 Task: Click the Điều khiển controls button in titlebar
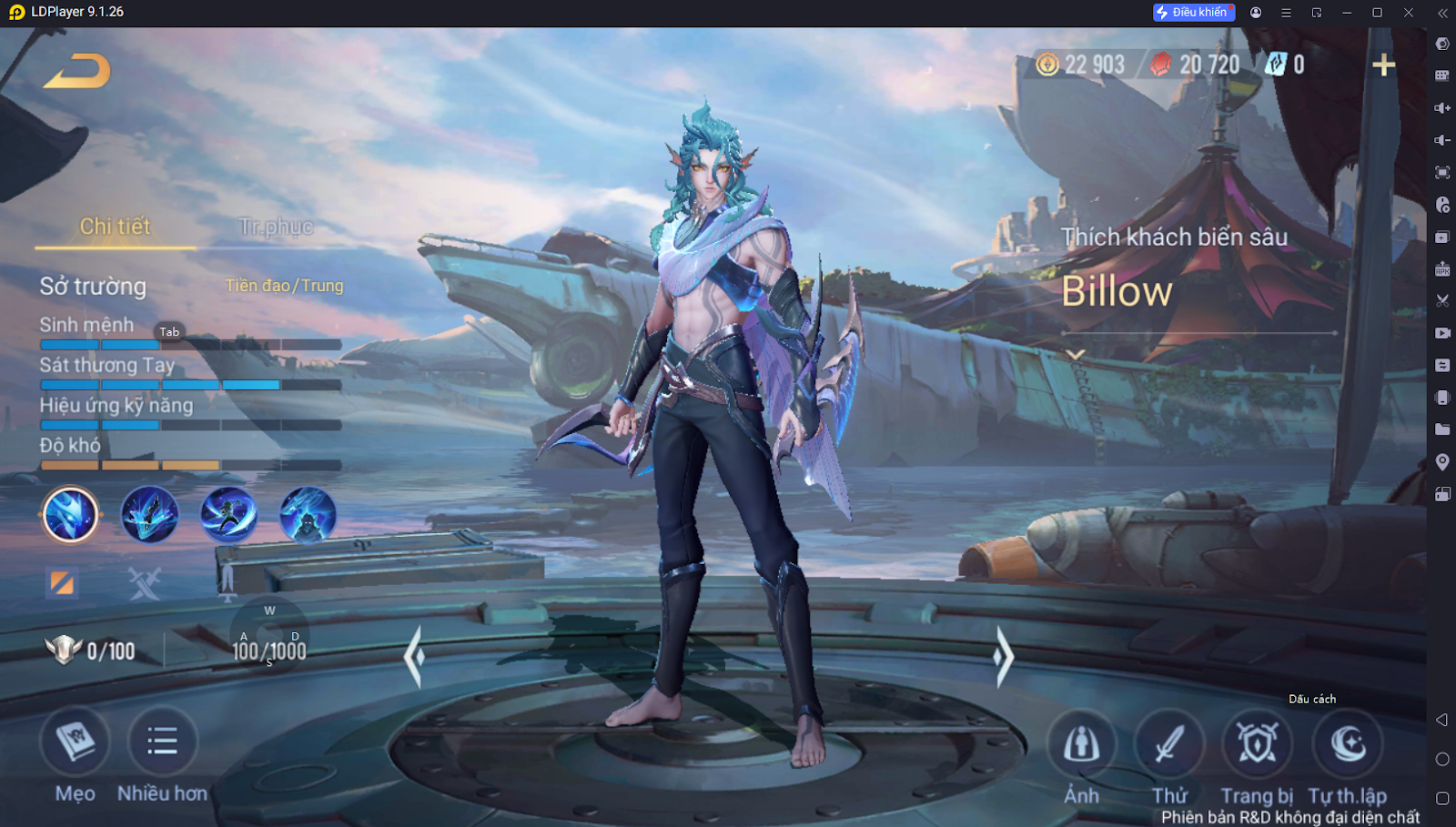1193,12
